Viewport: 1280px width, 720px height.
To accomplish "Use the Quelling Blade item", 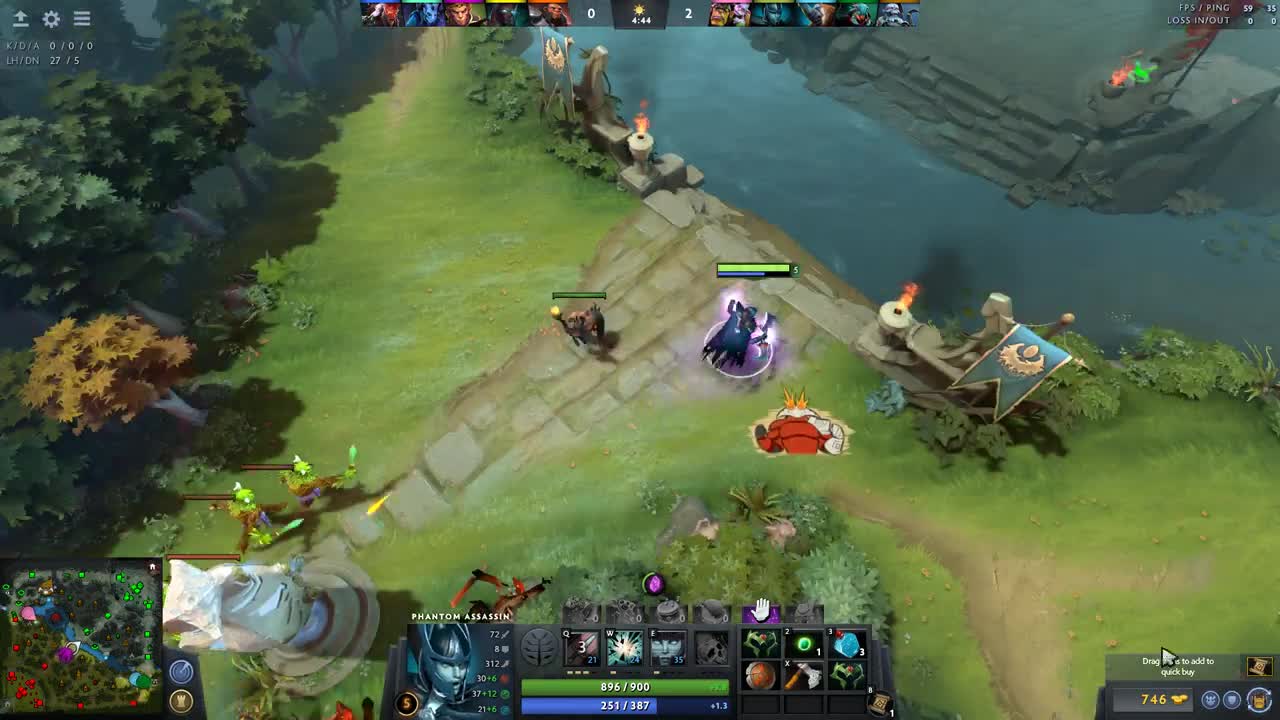I will click(x=804, y=677).
